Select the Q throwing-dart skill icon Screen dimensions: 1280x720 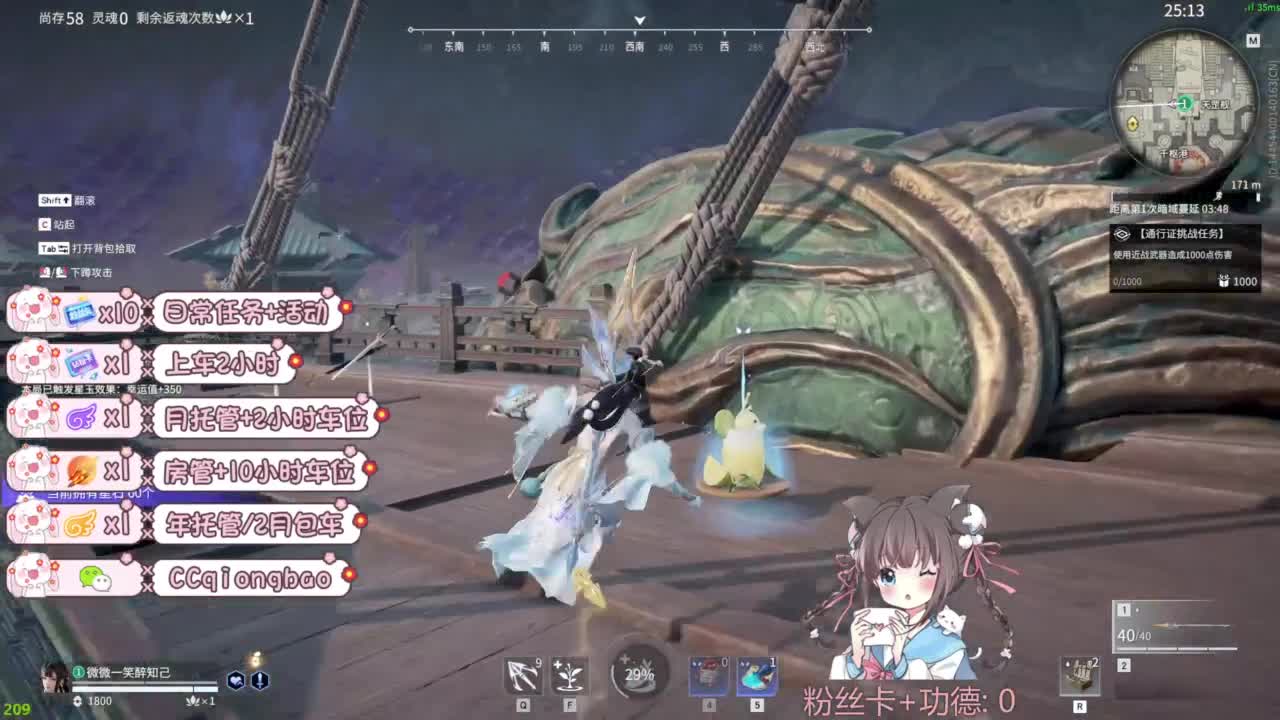(x=522, y=675)
